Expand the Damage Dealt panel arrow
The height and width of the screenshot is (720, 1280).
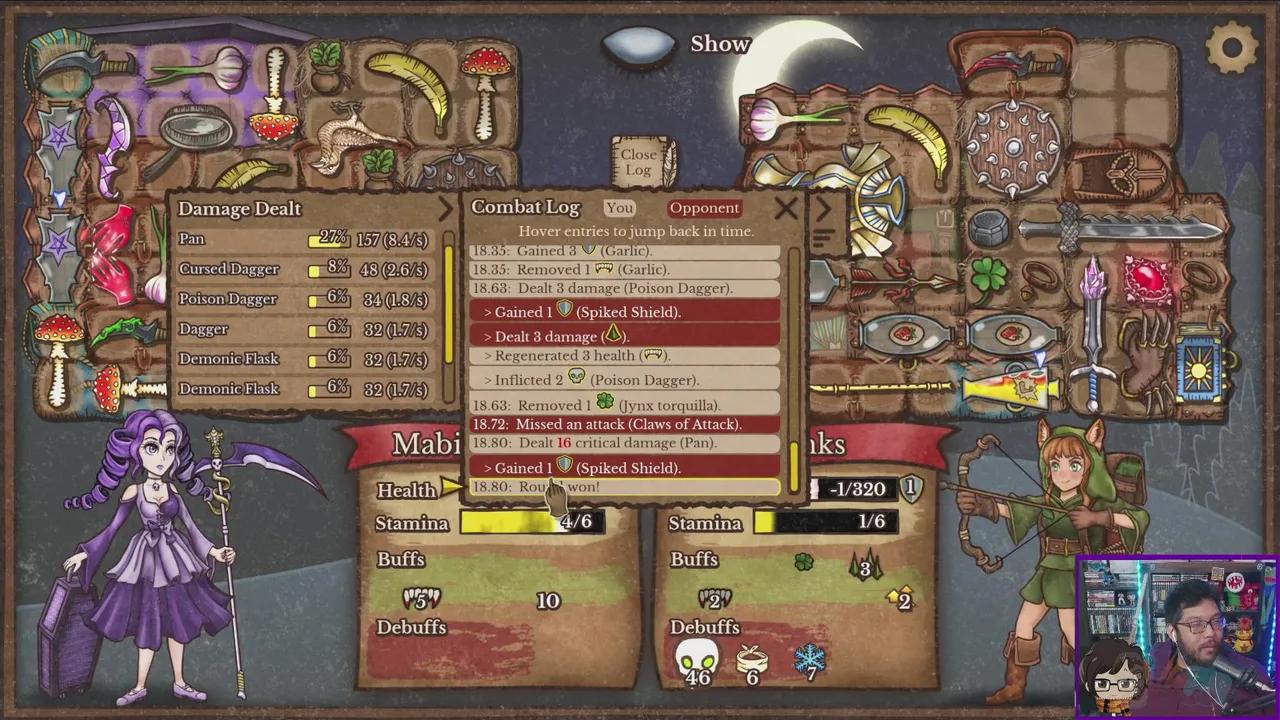[x=446, y=208]
